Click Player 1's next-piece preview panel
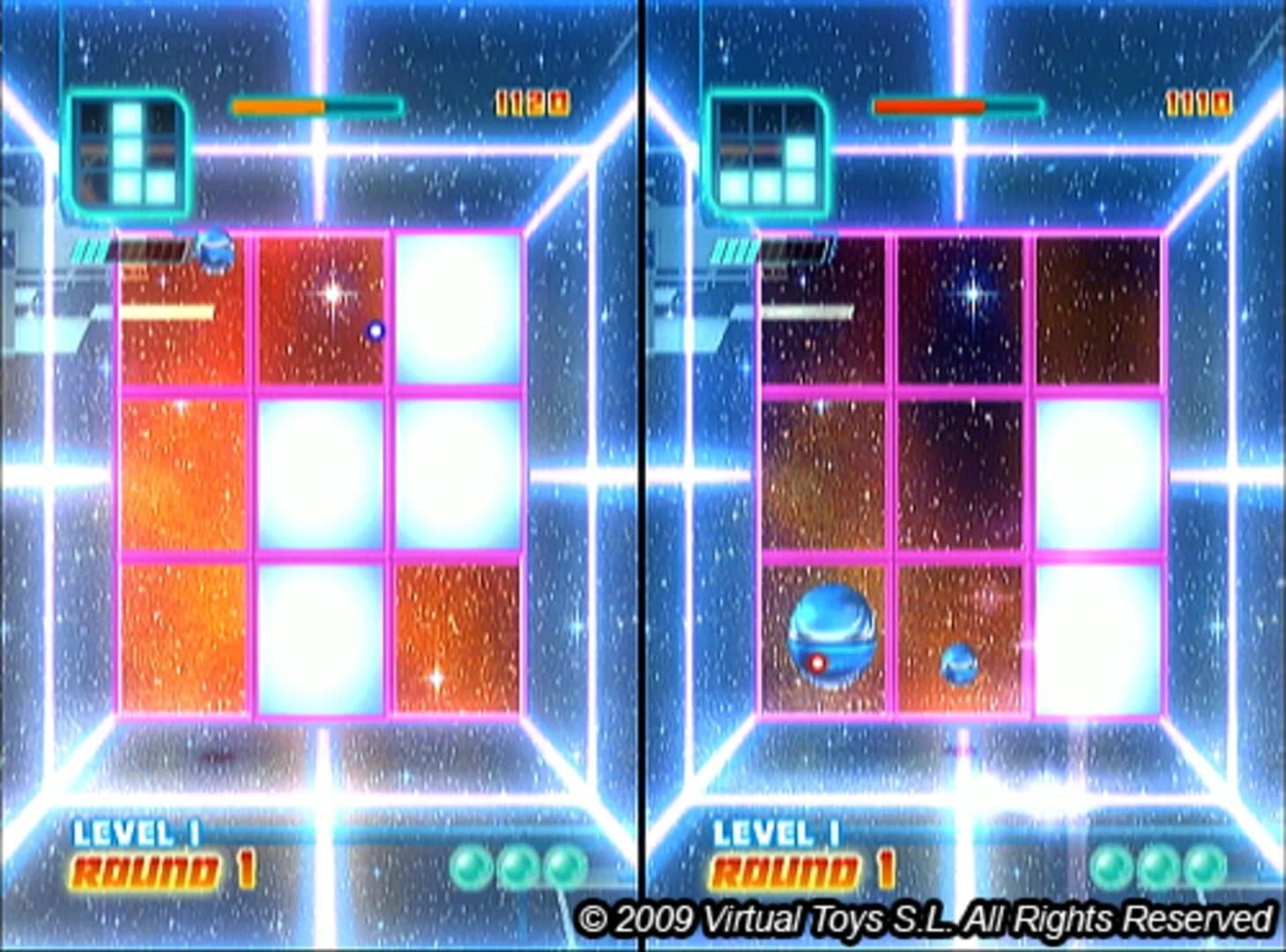Viewport: 1286px width, 952px height. [128, 152]
